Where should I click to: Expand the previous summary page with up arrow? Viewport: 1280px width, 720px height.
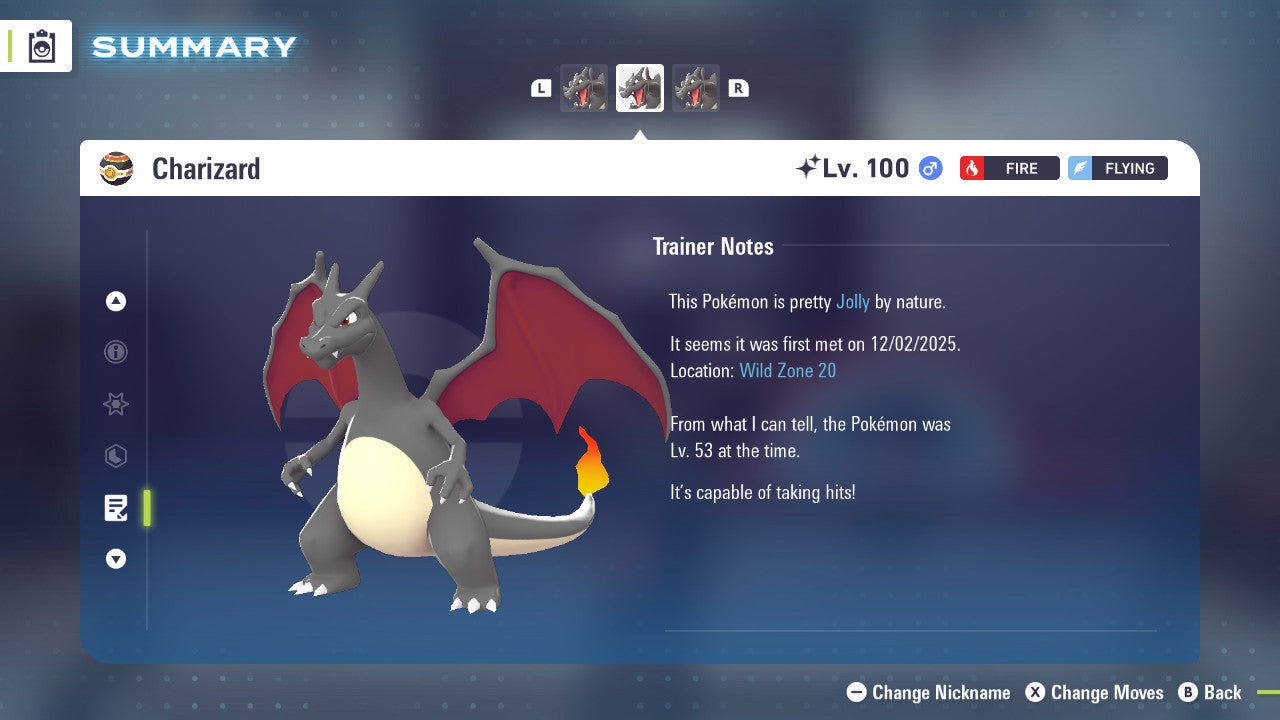pos(115,301)
